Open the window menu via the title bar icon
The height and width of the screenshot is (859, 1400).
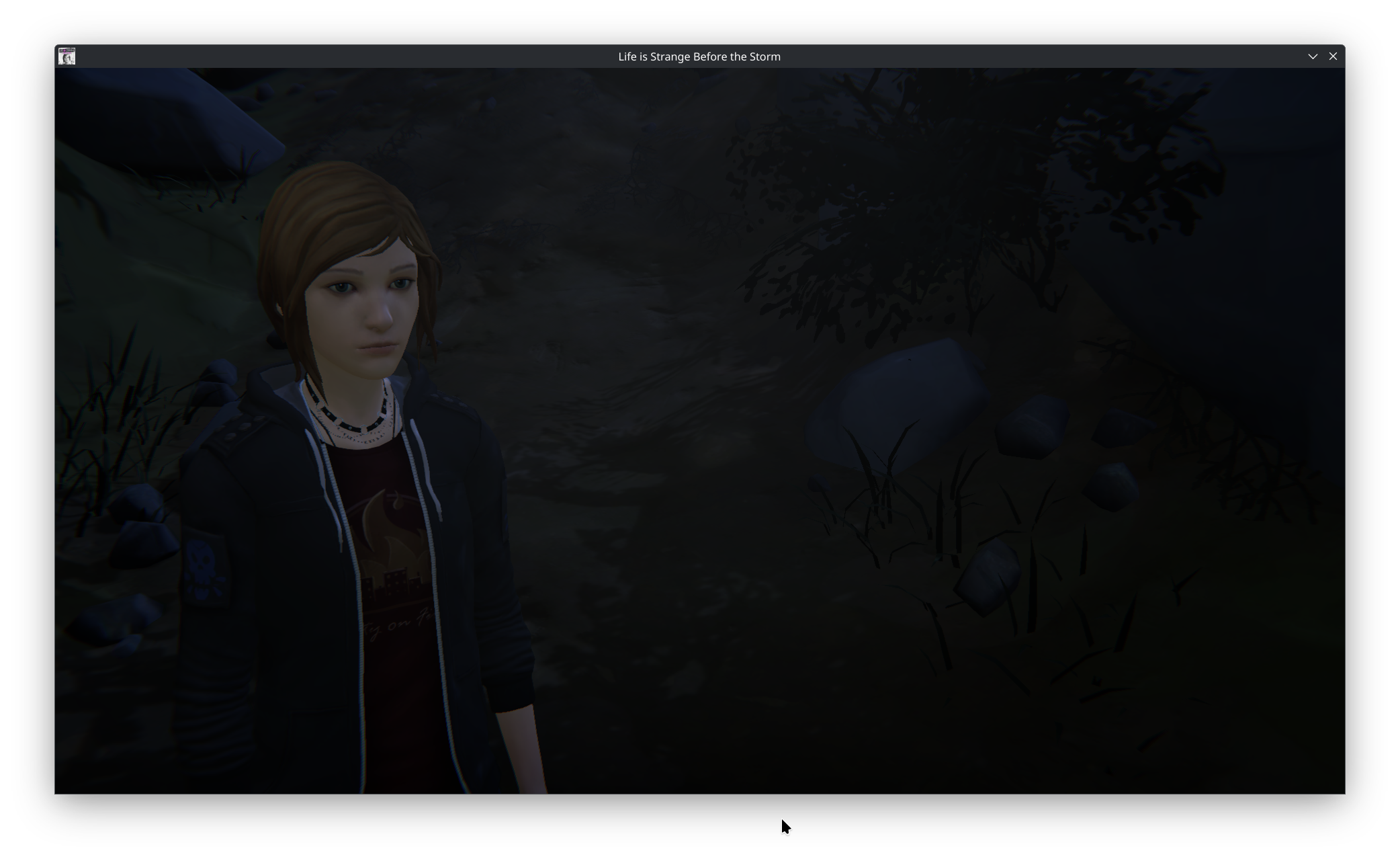click(x=67, y=56)
